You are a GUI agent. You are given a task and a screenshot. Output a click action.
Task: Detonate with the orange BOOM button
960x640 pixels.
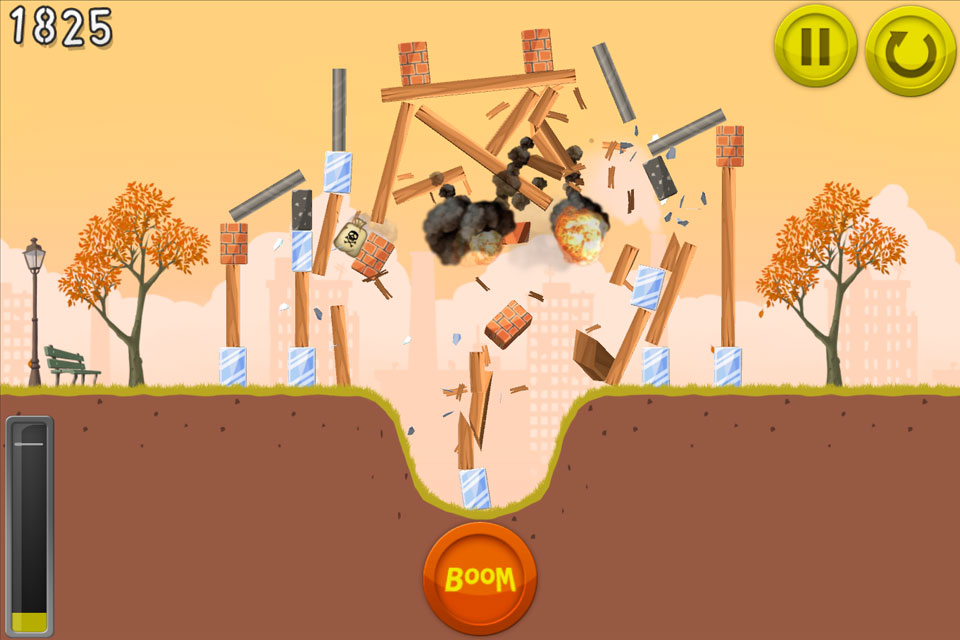point(480,577)
